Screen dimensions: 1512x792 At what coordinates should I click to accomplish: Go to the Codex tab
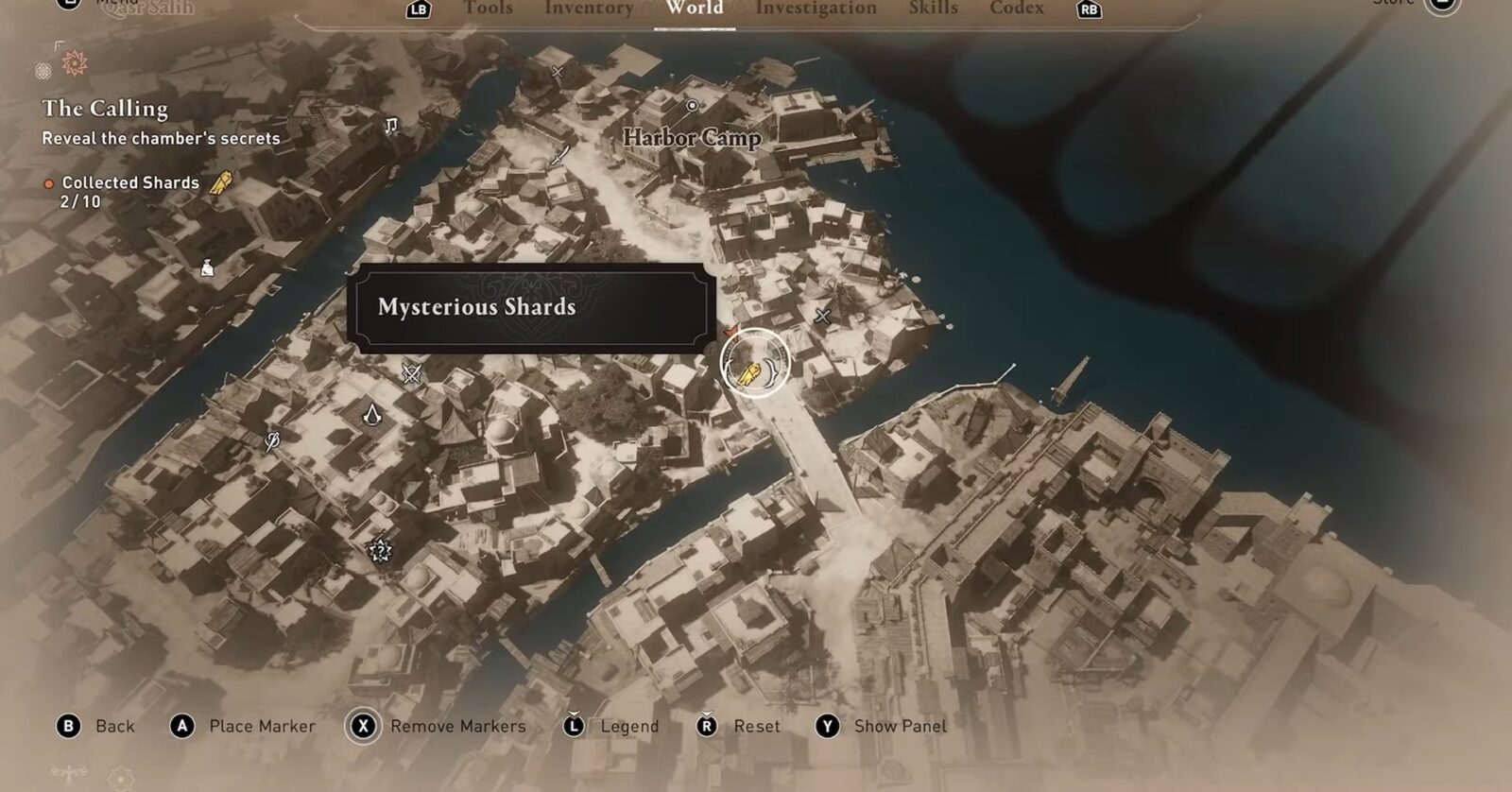[1016, 9]
